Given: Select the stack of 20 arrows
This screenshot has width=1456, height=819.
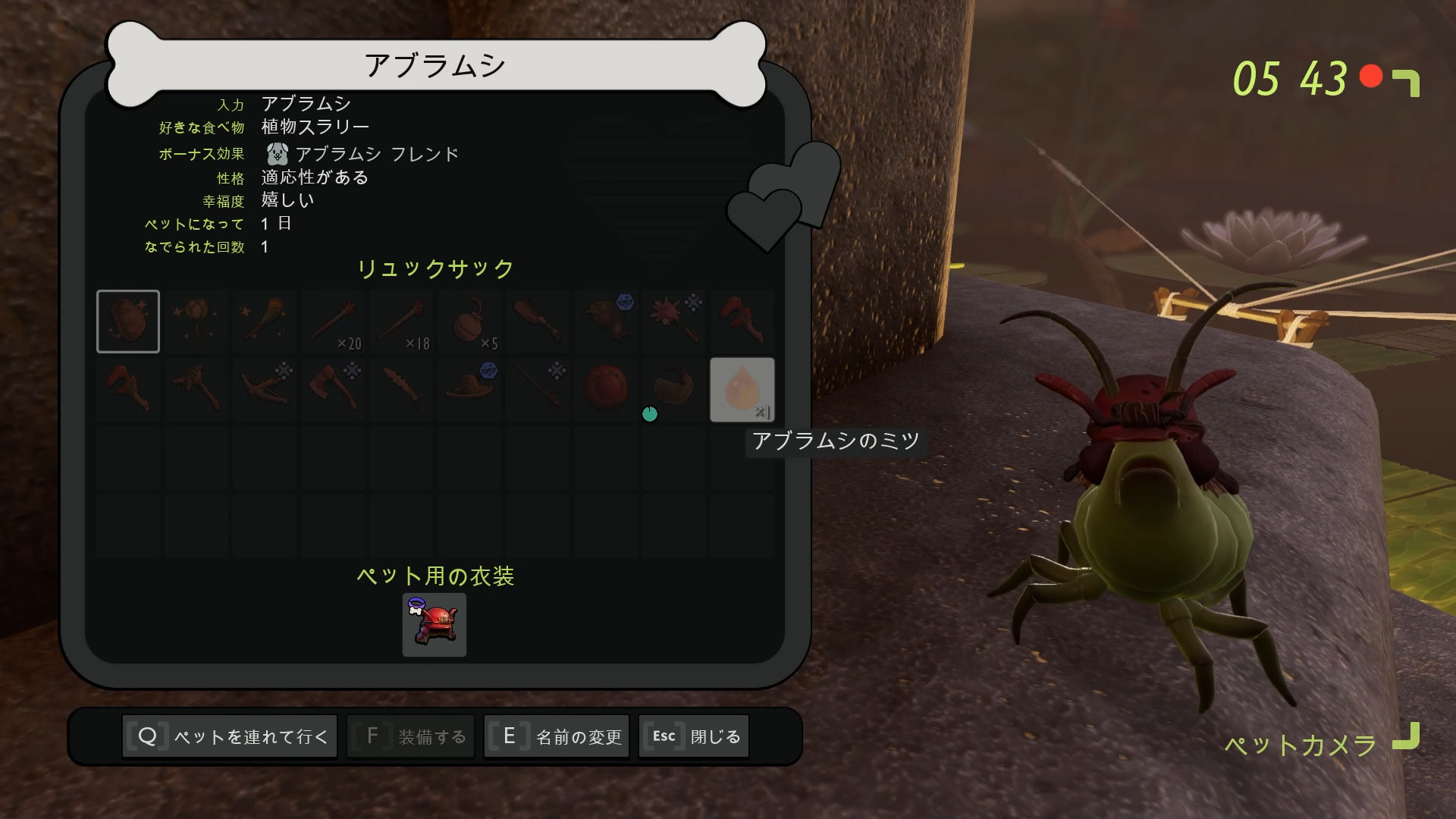Looking at the screenshot, I should 332,321.
